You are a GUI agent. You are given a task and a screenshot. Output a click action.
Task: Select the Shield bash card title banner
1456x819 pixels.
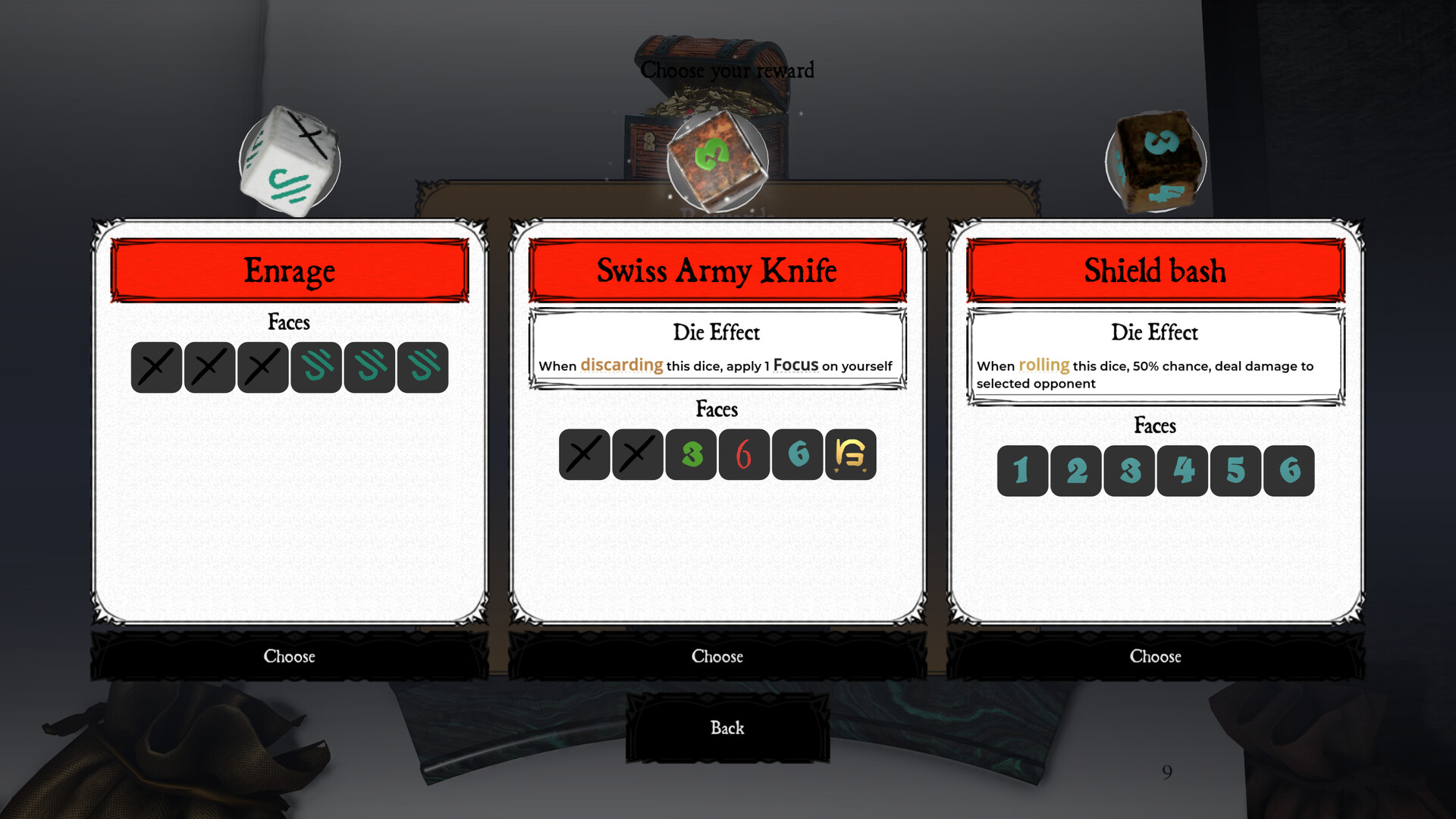tap(1155, 270)
